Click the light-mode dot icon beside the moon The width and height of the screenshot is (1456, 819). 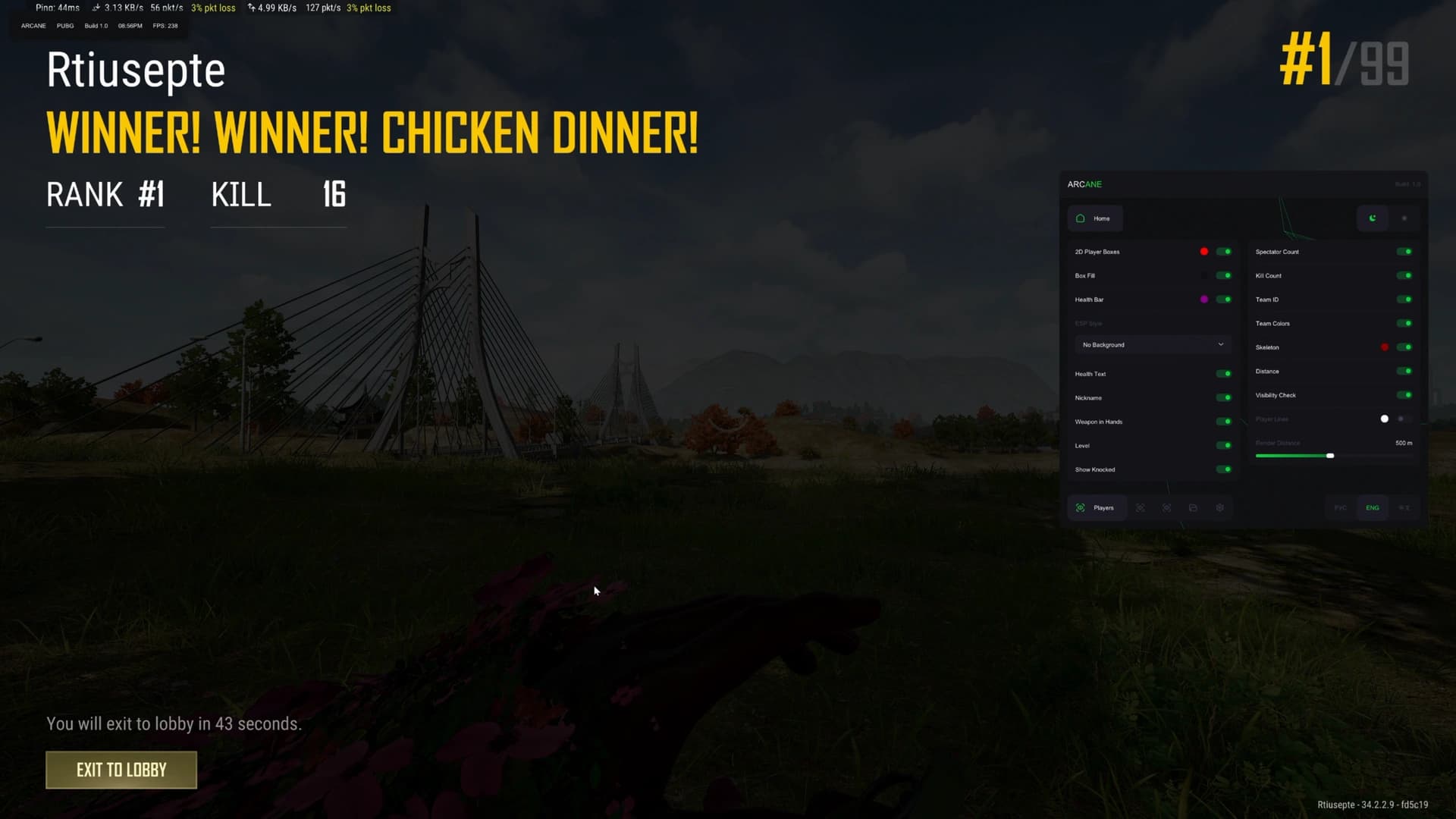1404,218
